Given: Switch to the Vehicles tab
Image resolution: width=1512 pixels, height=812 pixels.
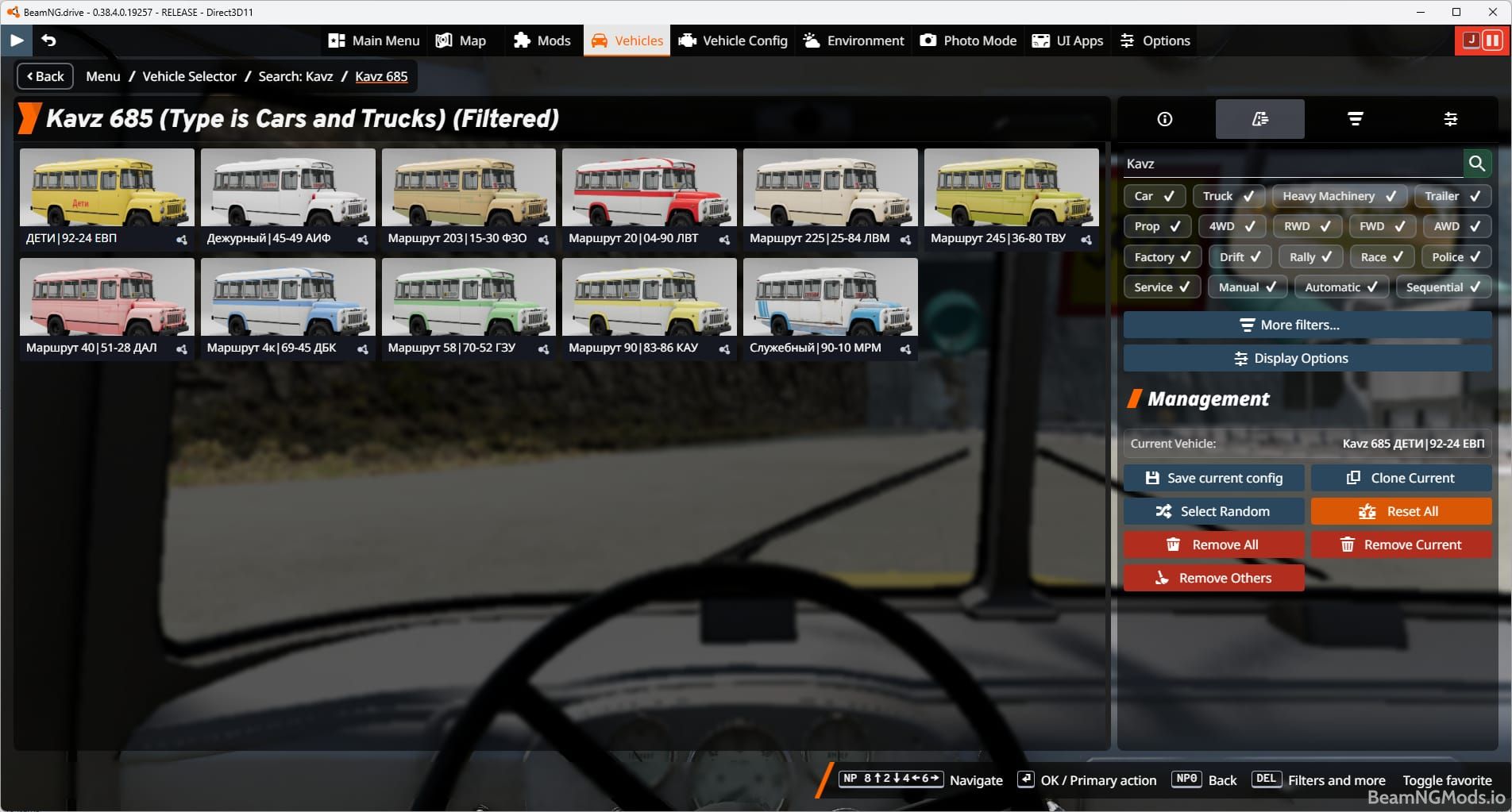Looking at the screenshot, I should click(627, 40).
